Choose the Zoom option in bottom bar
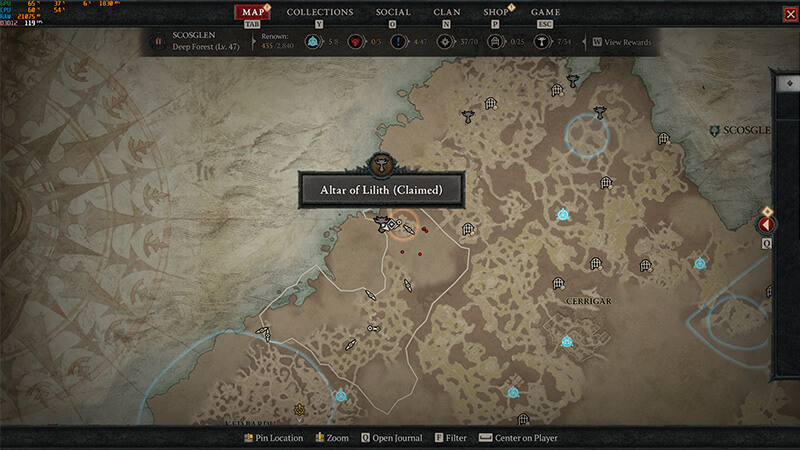This screenshot has width=800, height=450. (332, 438)
